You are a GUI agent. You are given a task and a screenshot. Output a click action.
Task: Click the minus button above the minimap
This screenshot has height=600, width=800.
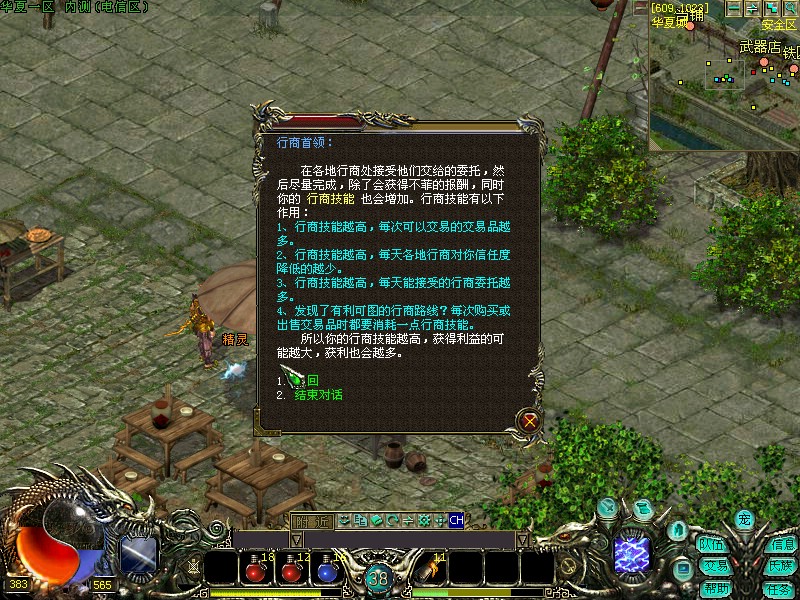point(734,8)
